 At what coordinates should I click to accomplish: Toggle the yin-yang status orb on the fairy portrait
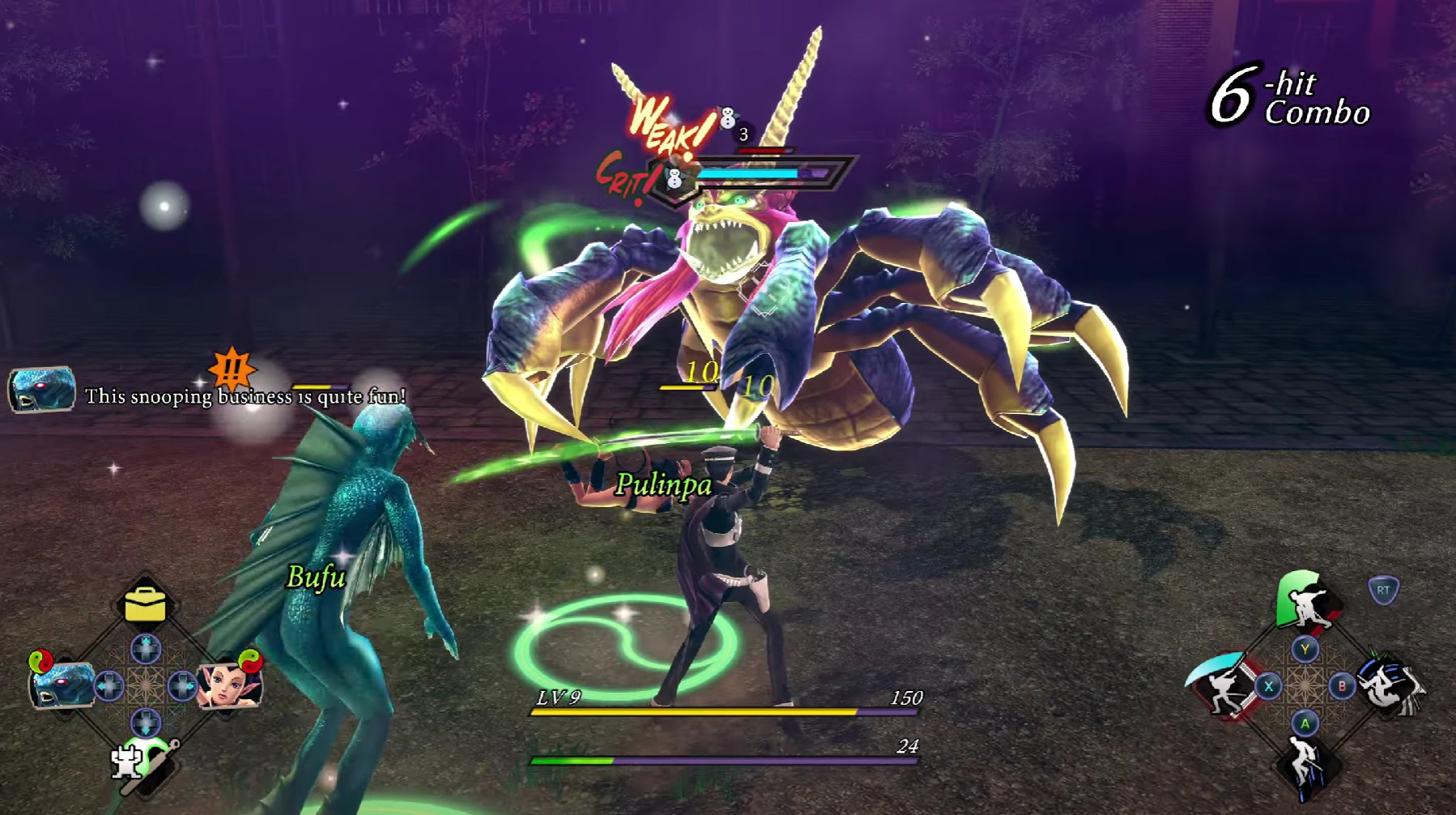(x=250, y=662)
